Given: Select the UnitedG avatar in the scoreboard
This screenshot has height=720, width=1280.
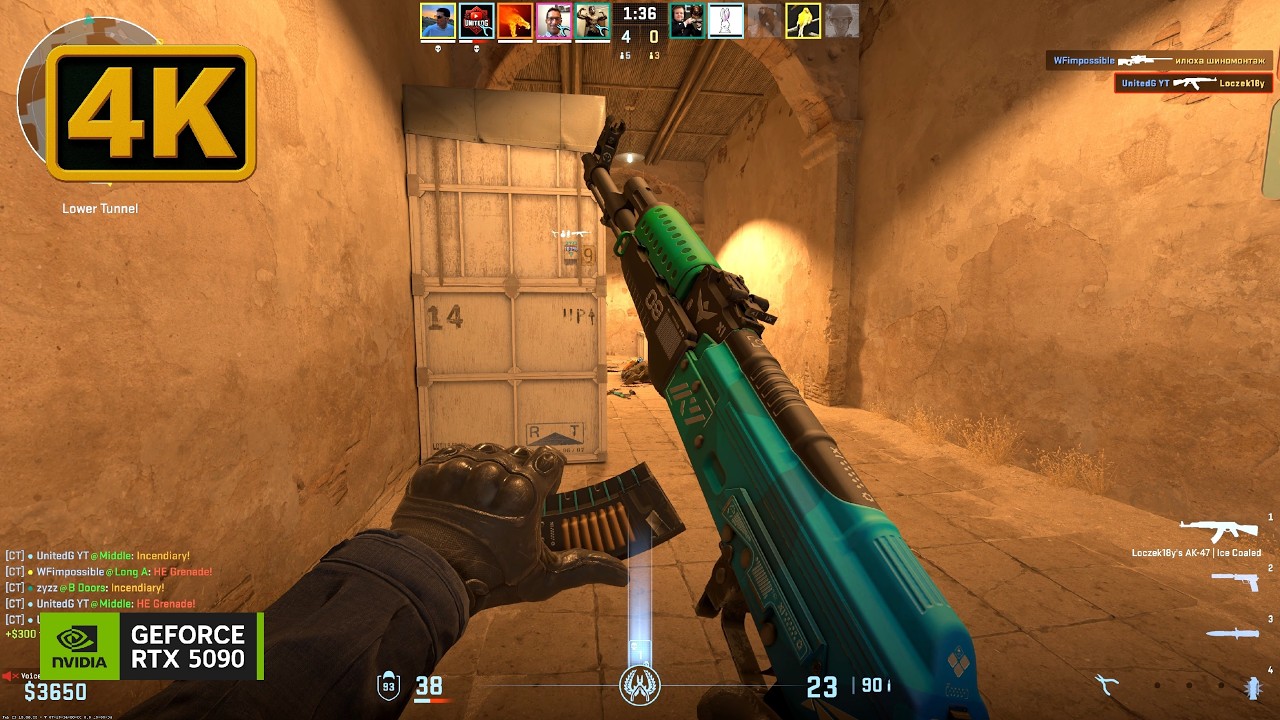Looking at the screenshot, I should 477,21.
